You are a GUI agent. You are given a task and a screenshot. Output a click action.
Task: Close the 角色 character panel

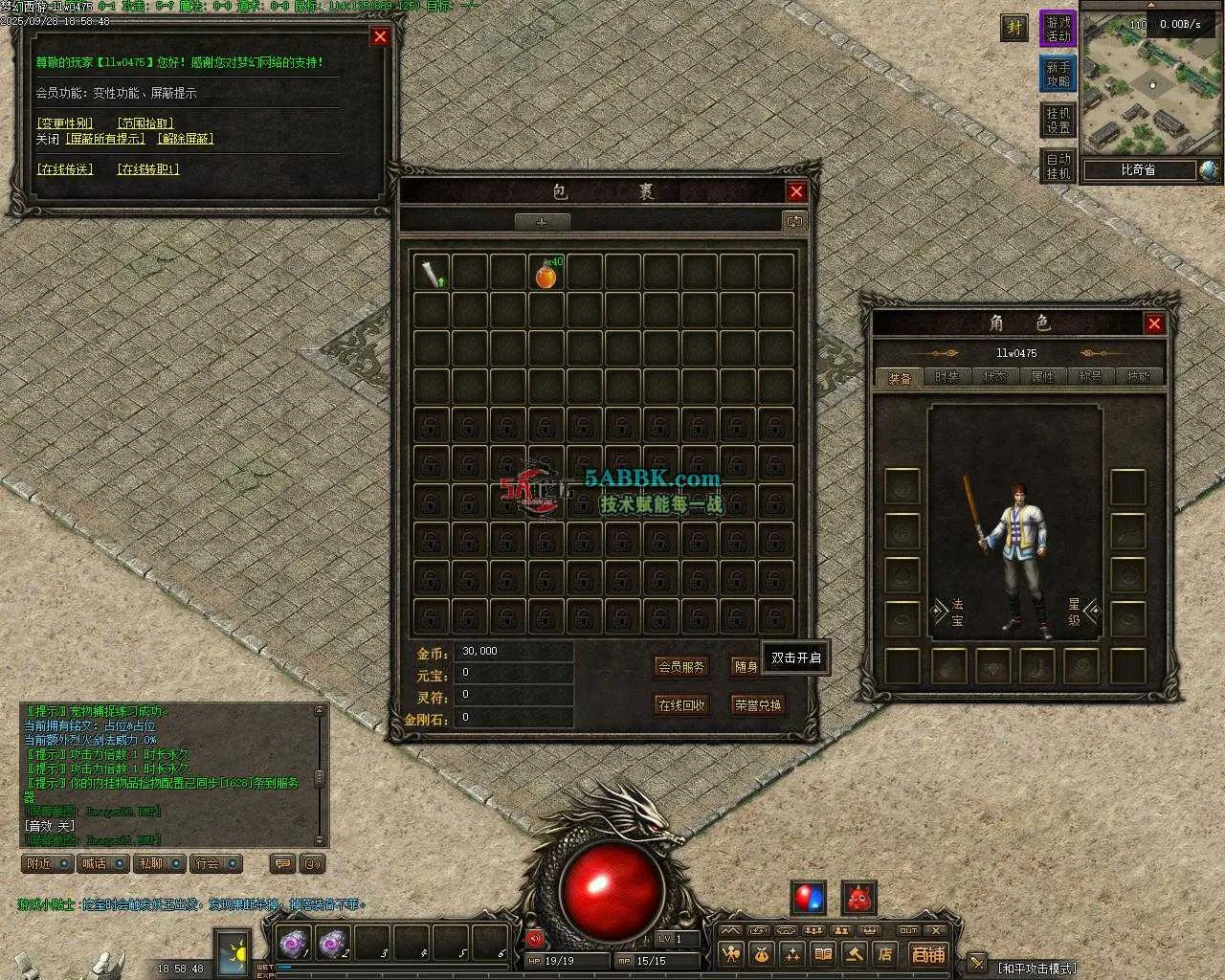point(1154,323)
